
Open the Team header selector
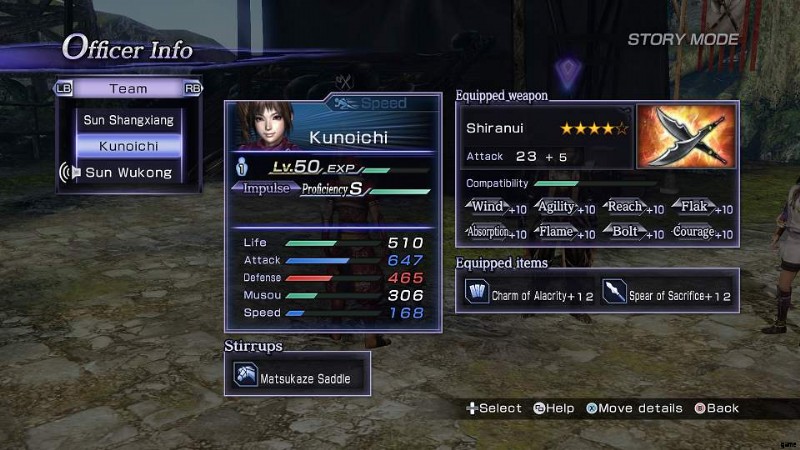tap(128, 89)
